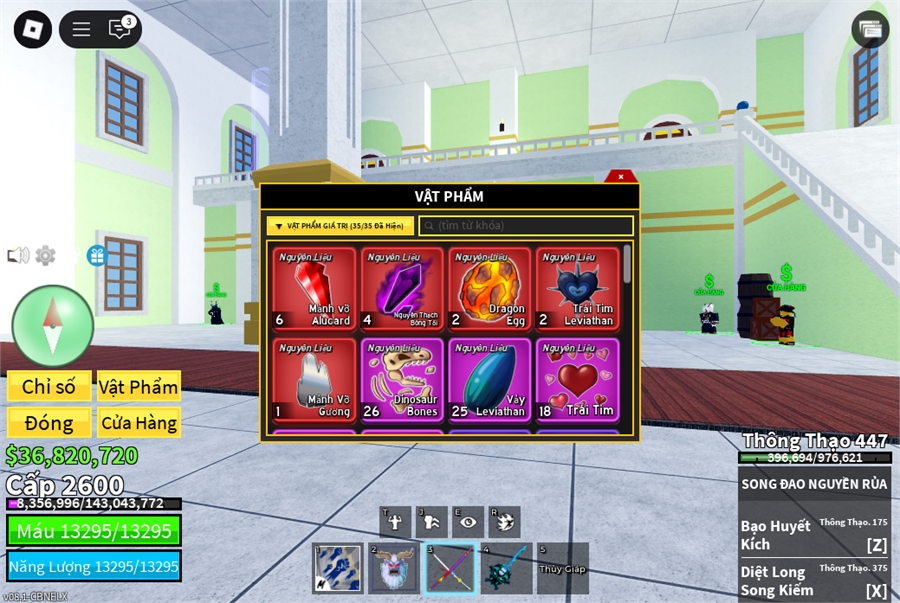Equip the crossed dual swords hotbar slot

(450, 569)
